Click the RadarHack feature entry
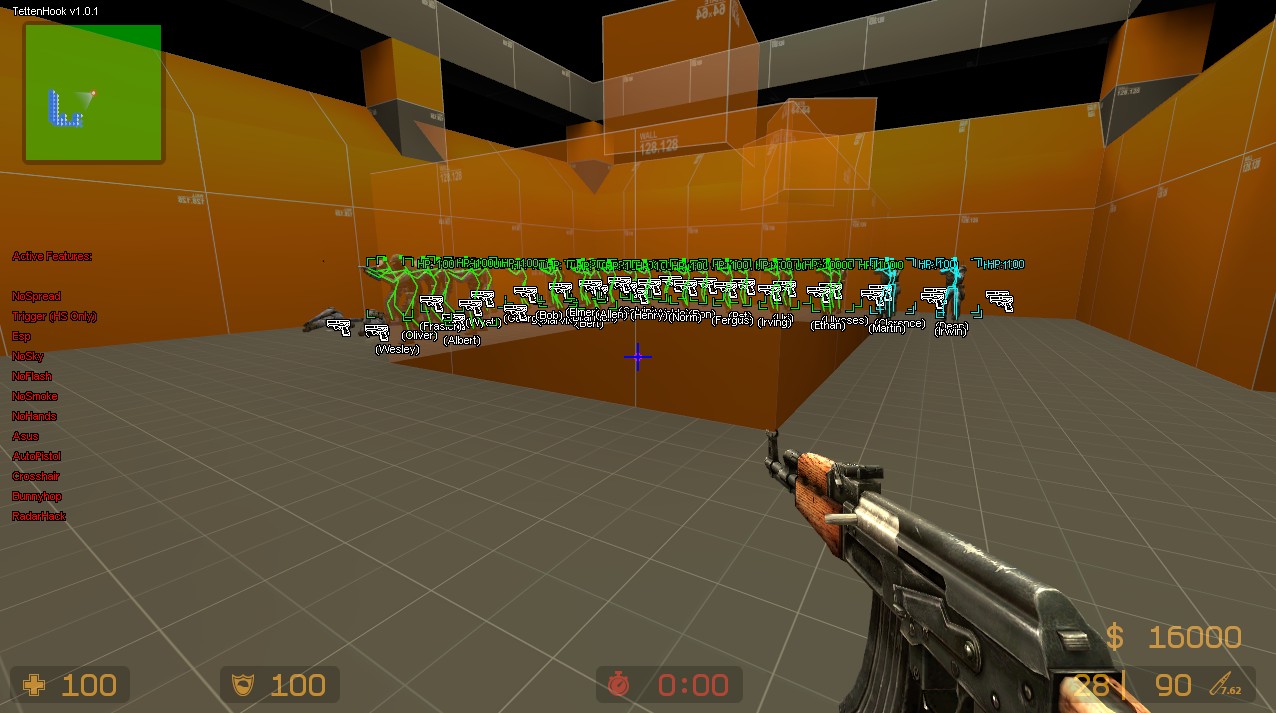Image resolution: width=1276 pixels, height=713 pixels. 39,516
